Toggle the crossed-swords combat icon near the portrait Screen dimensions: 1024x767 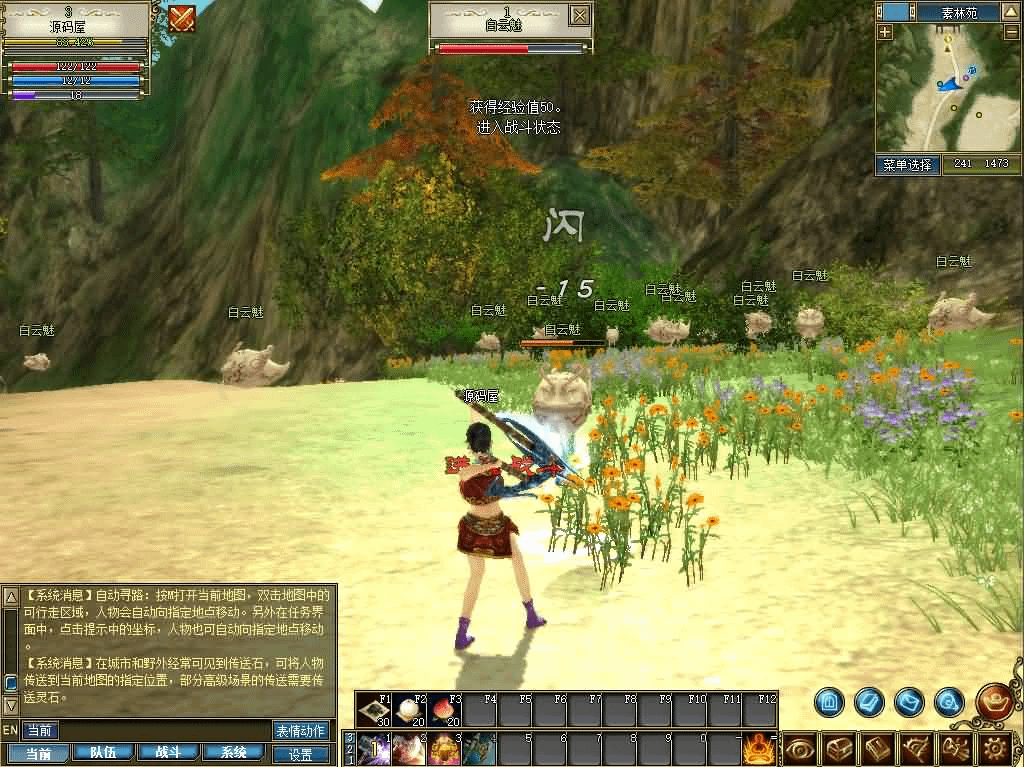(x=181, y=18)
